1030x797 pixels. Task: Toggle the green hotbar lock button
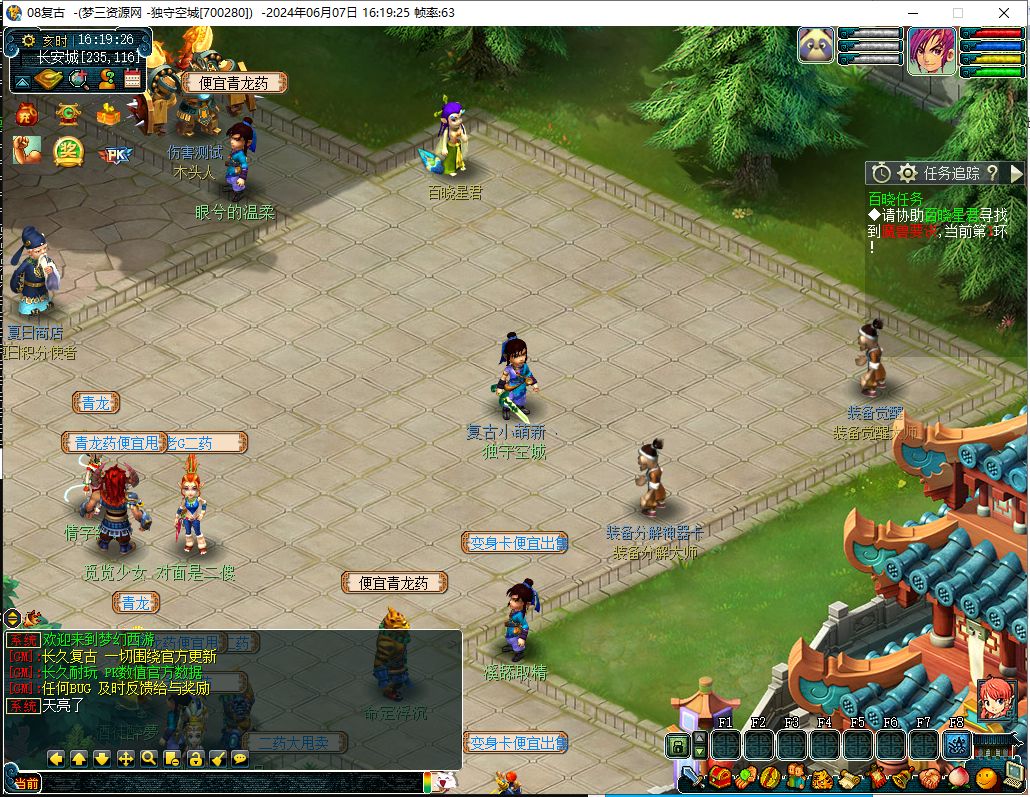[x=677, y=746]
